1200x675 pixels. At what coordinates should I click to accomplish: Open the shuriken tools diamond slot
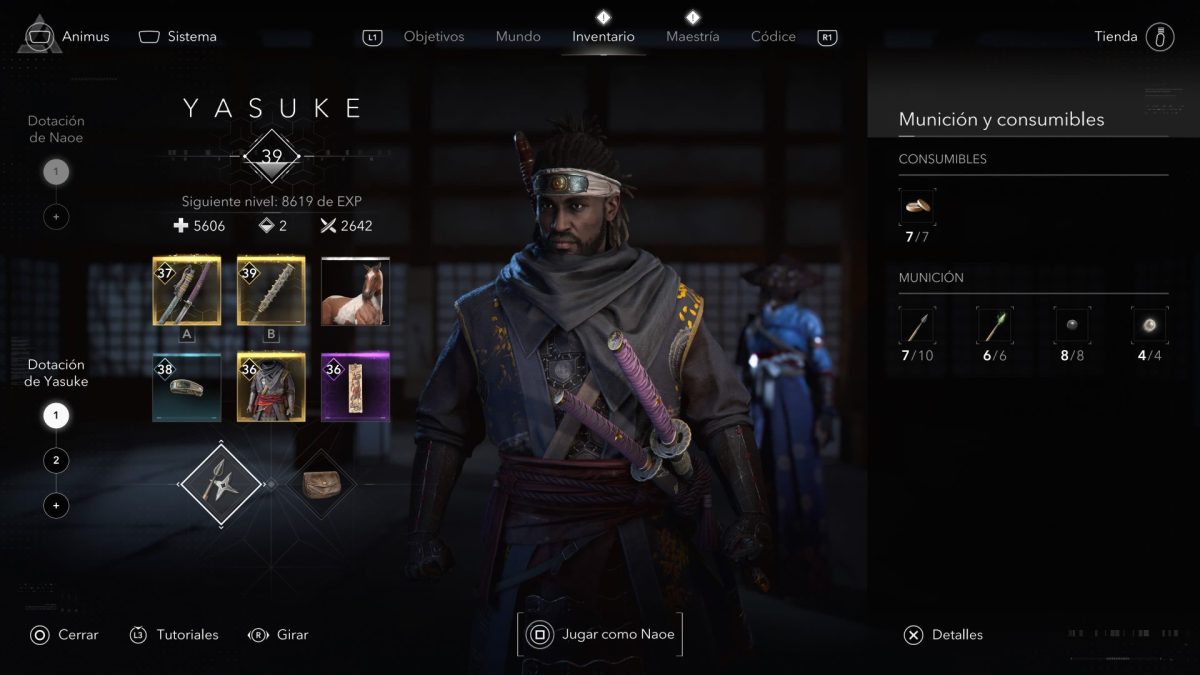221,485
